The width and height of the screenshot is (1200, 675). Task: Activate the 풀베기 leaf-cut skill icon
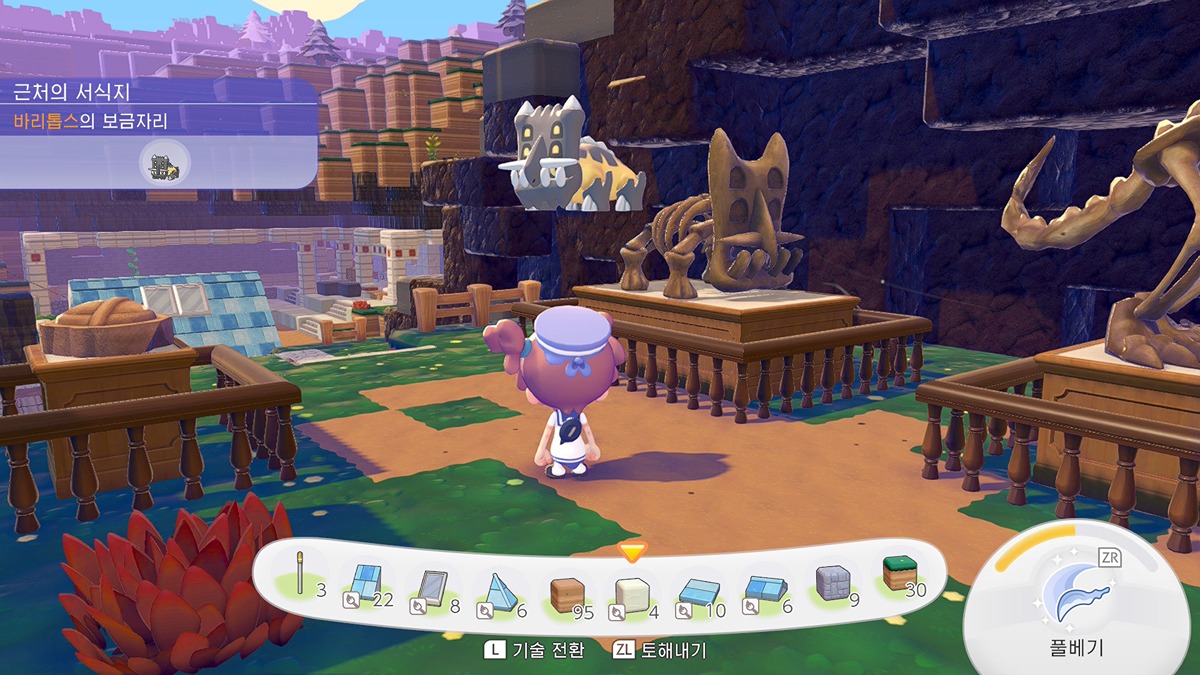1075,595
